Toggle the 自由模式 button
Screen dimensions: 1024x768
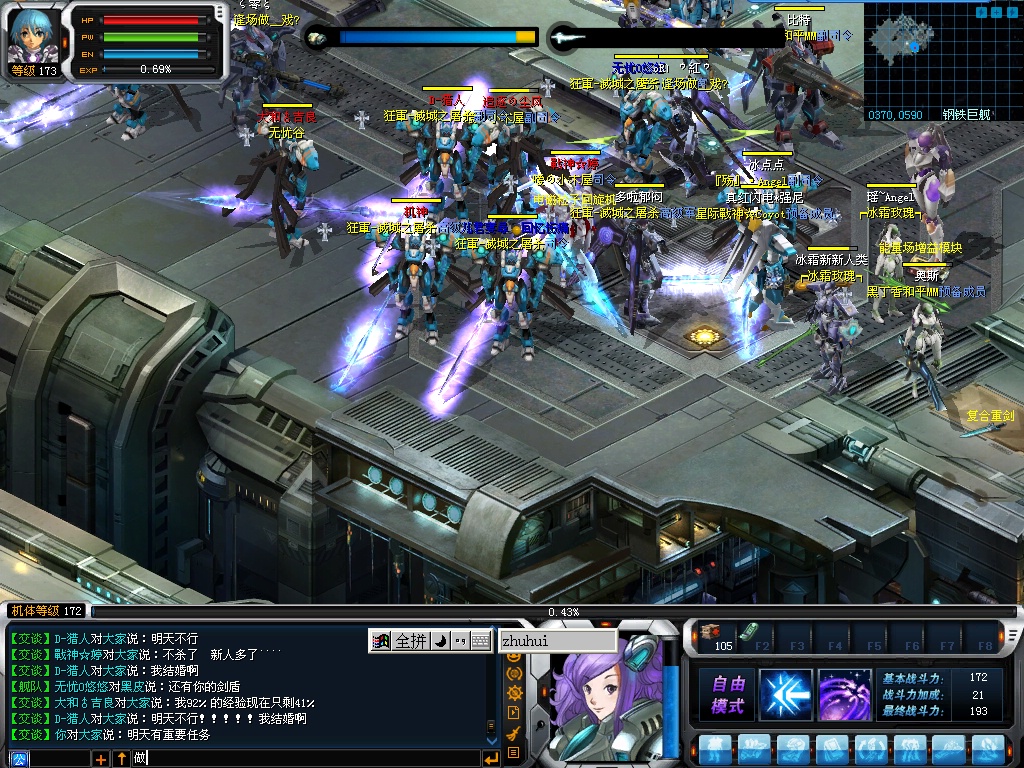coord(727,695)
